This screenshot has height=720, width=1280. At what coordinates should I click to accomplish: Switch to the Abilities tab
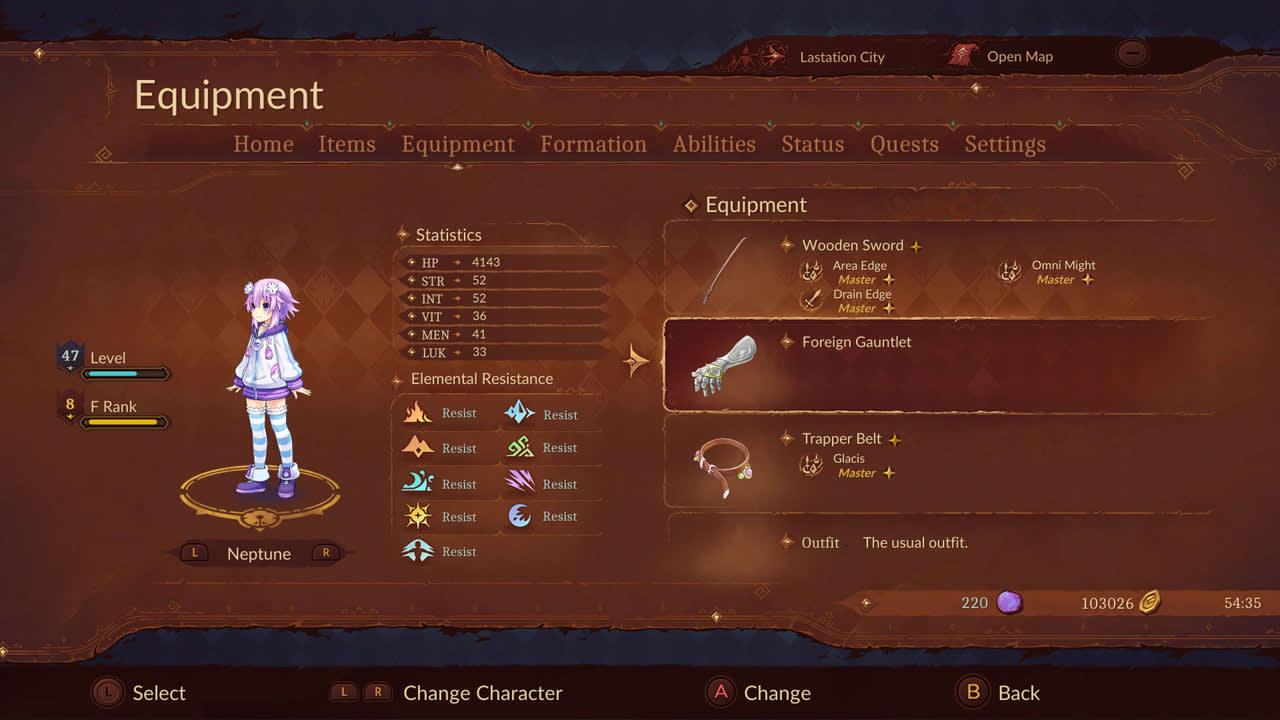pos(713,144)
